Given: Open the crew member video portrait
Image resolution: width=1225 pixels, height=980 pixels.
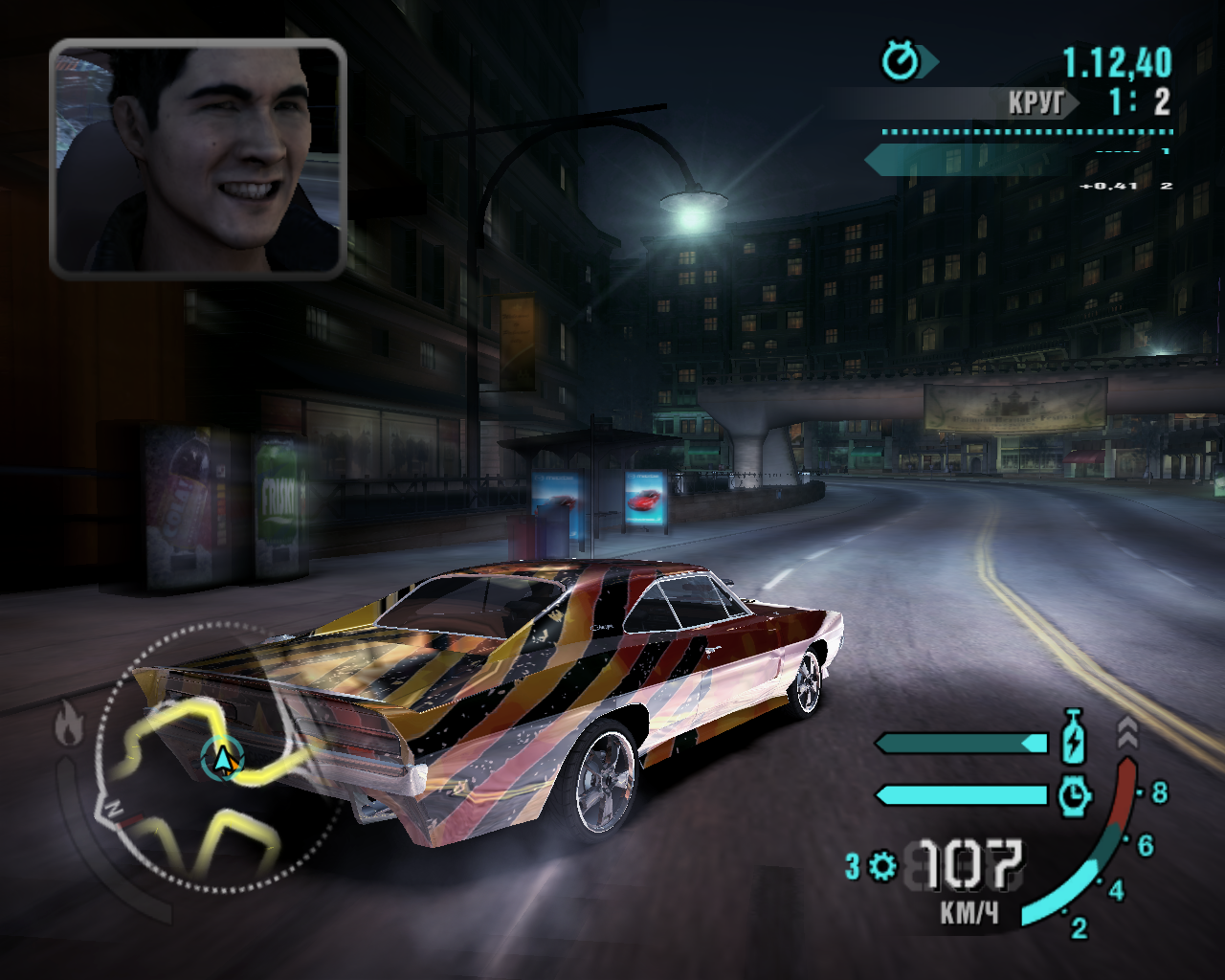Looking at the screenshot, I should click(197, 159).
